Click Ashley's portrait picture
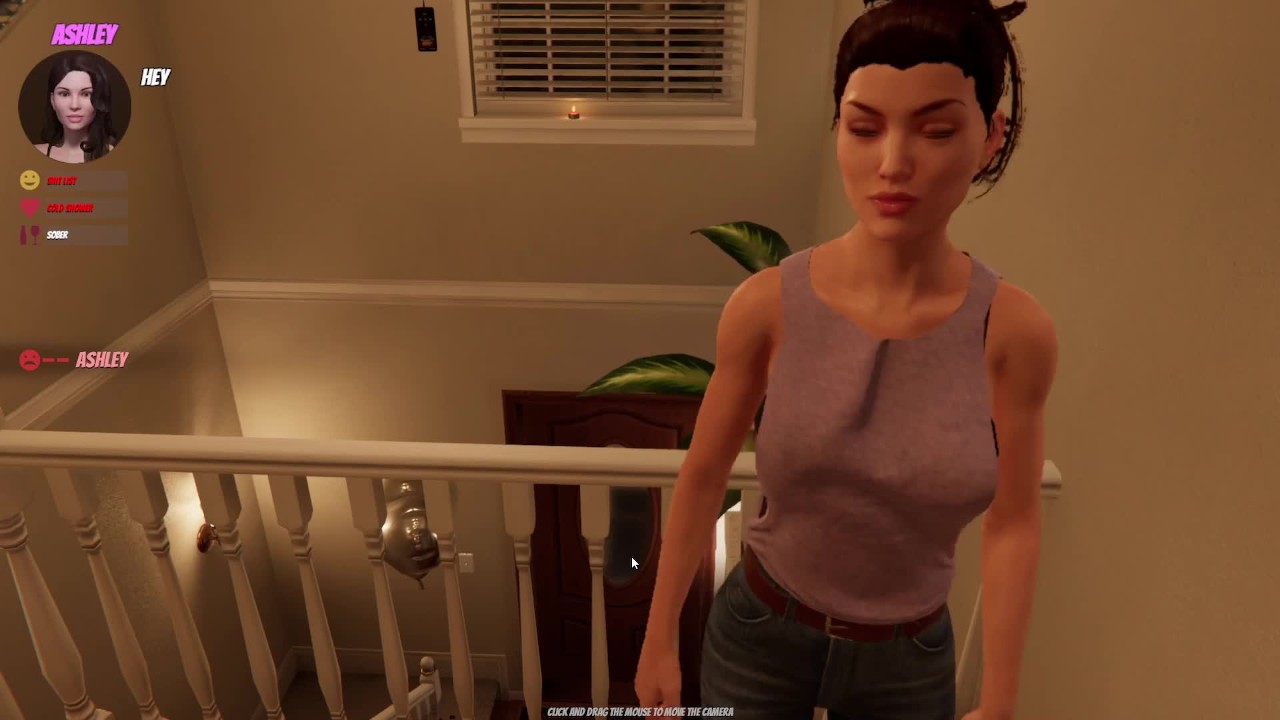Viewport: 1280px width, 720px height. click(x=75, y=105)
